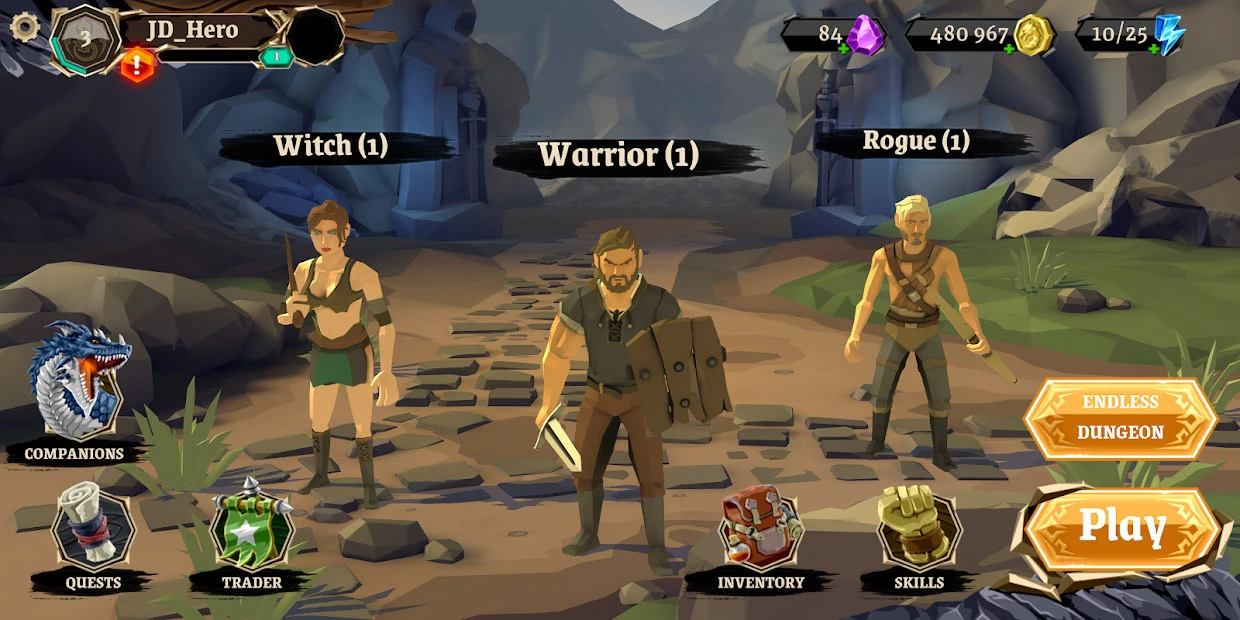Add more purple gems

[844, 48]
